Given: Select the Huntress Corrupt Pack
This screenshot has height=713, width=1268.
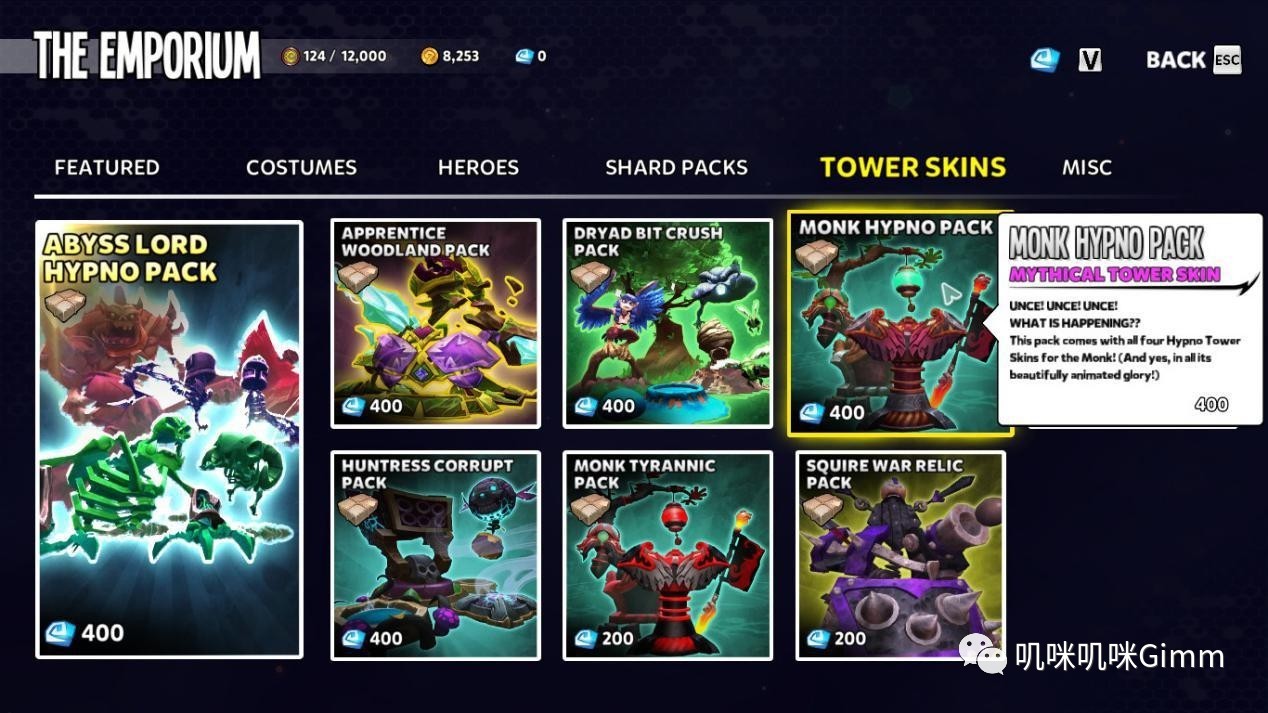Looking at the screenshot, I should pos(436,555).
